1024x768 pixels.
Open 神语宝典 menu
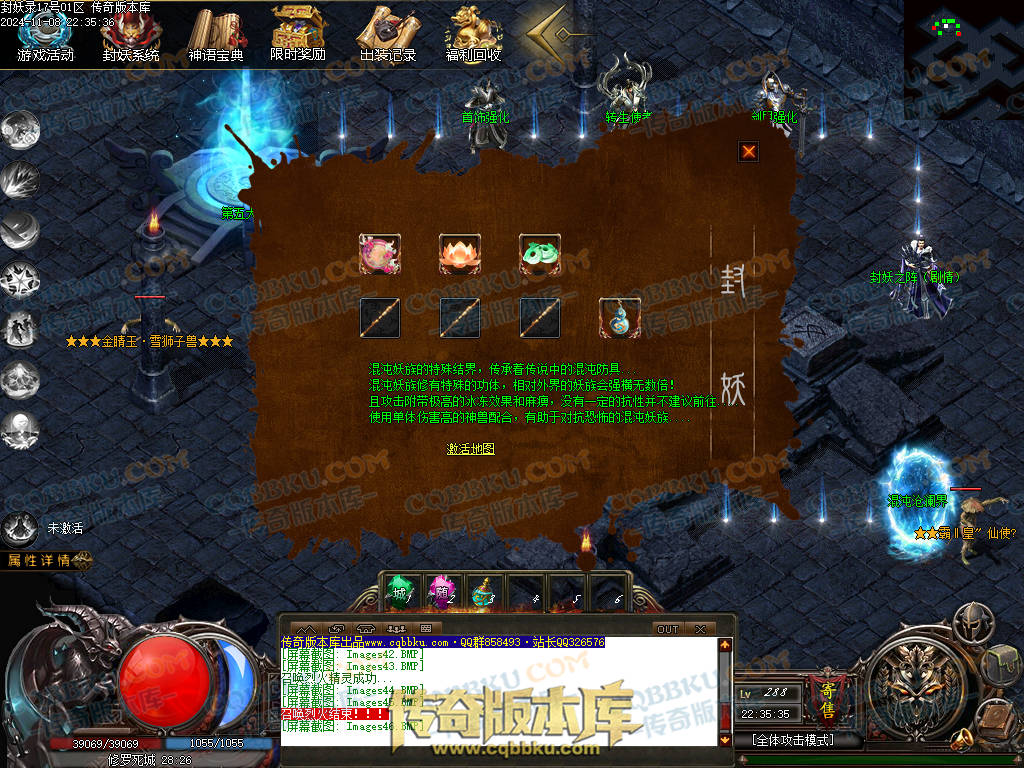pyautogui.click(x=216, y=34)
